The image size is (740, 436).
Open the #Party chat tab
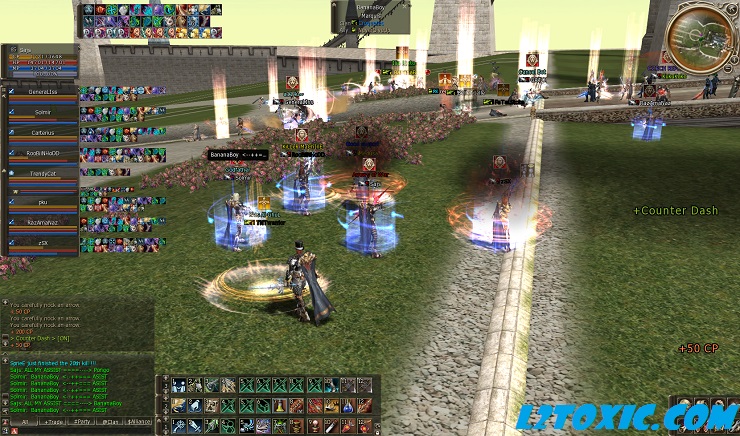pos(84,423)
